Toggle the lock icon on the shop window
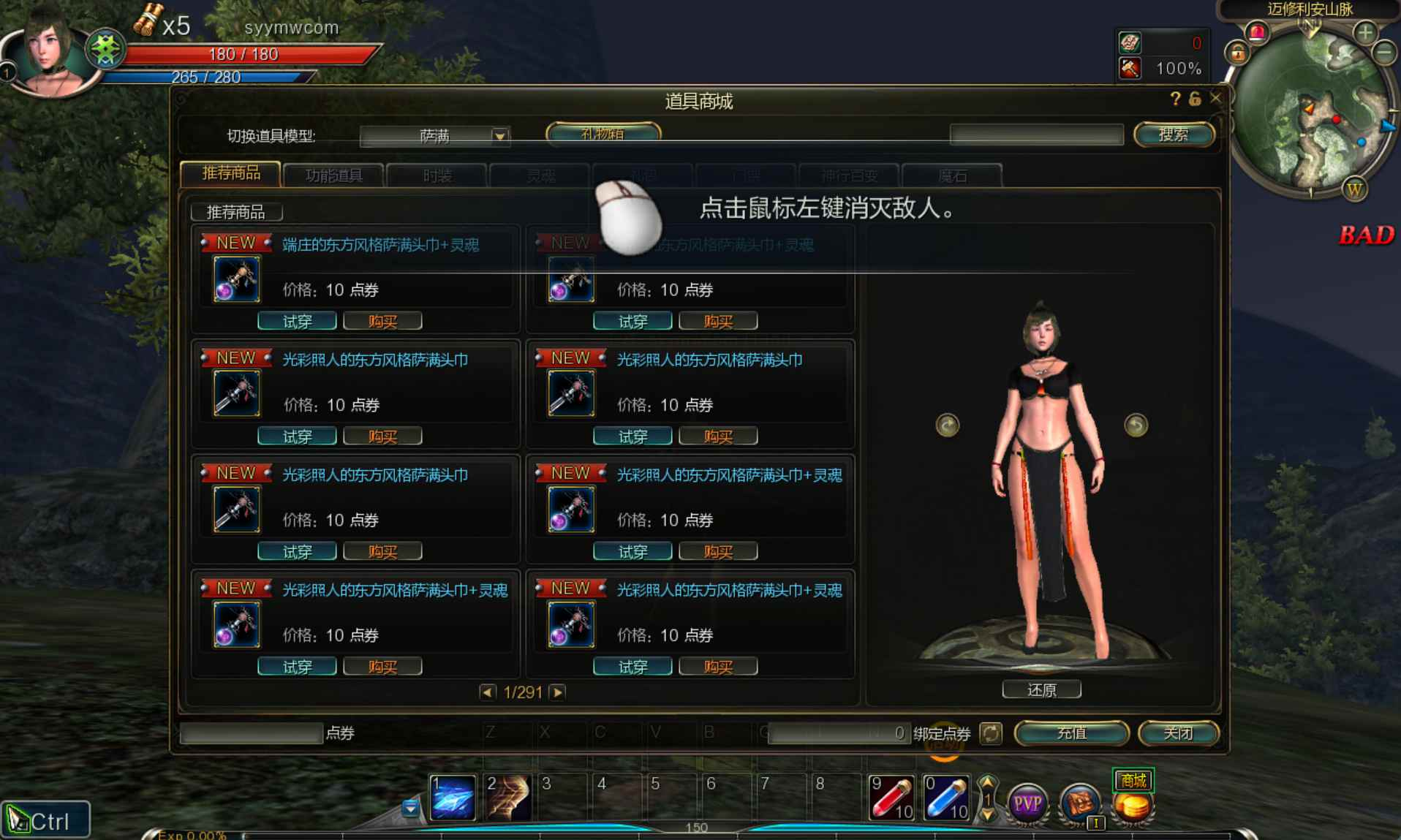Viewport: 1401px width, 840px height. pyautogui.click(x=1195, y=98)
